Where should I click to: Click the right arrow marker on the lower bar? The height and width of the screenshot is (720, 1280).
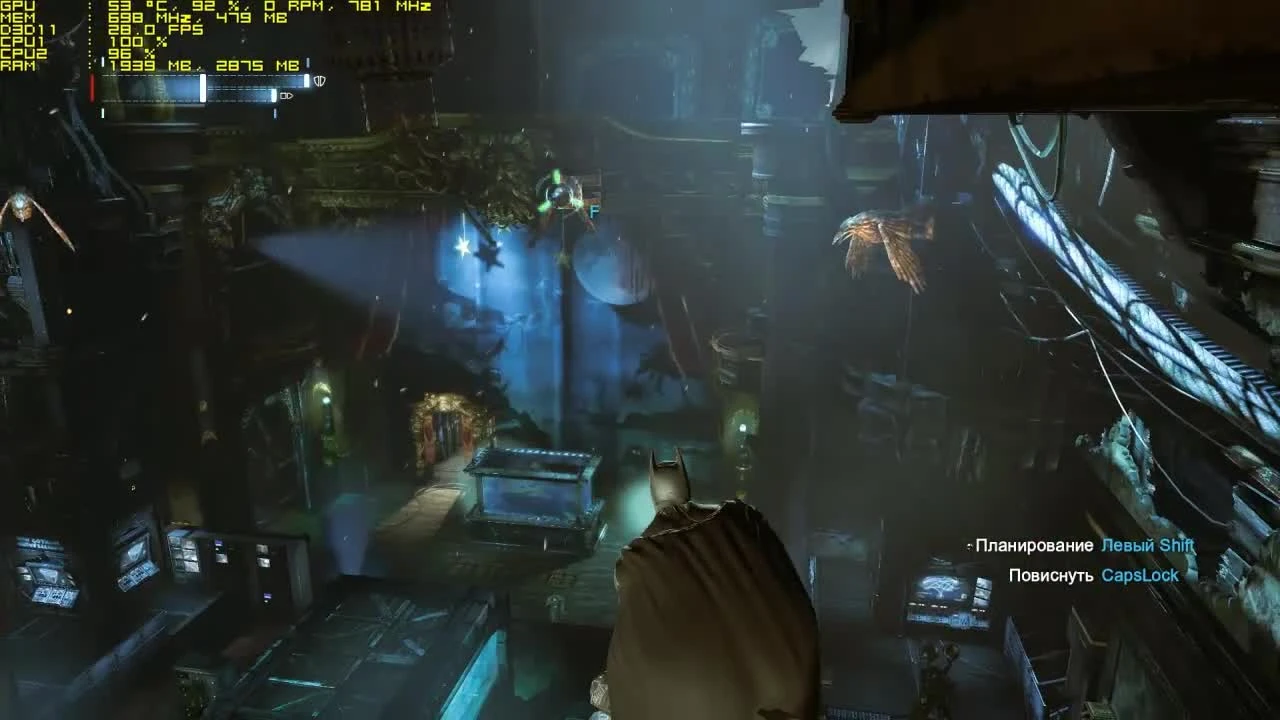click(289, 97)
